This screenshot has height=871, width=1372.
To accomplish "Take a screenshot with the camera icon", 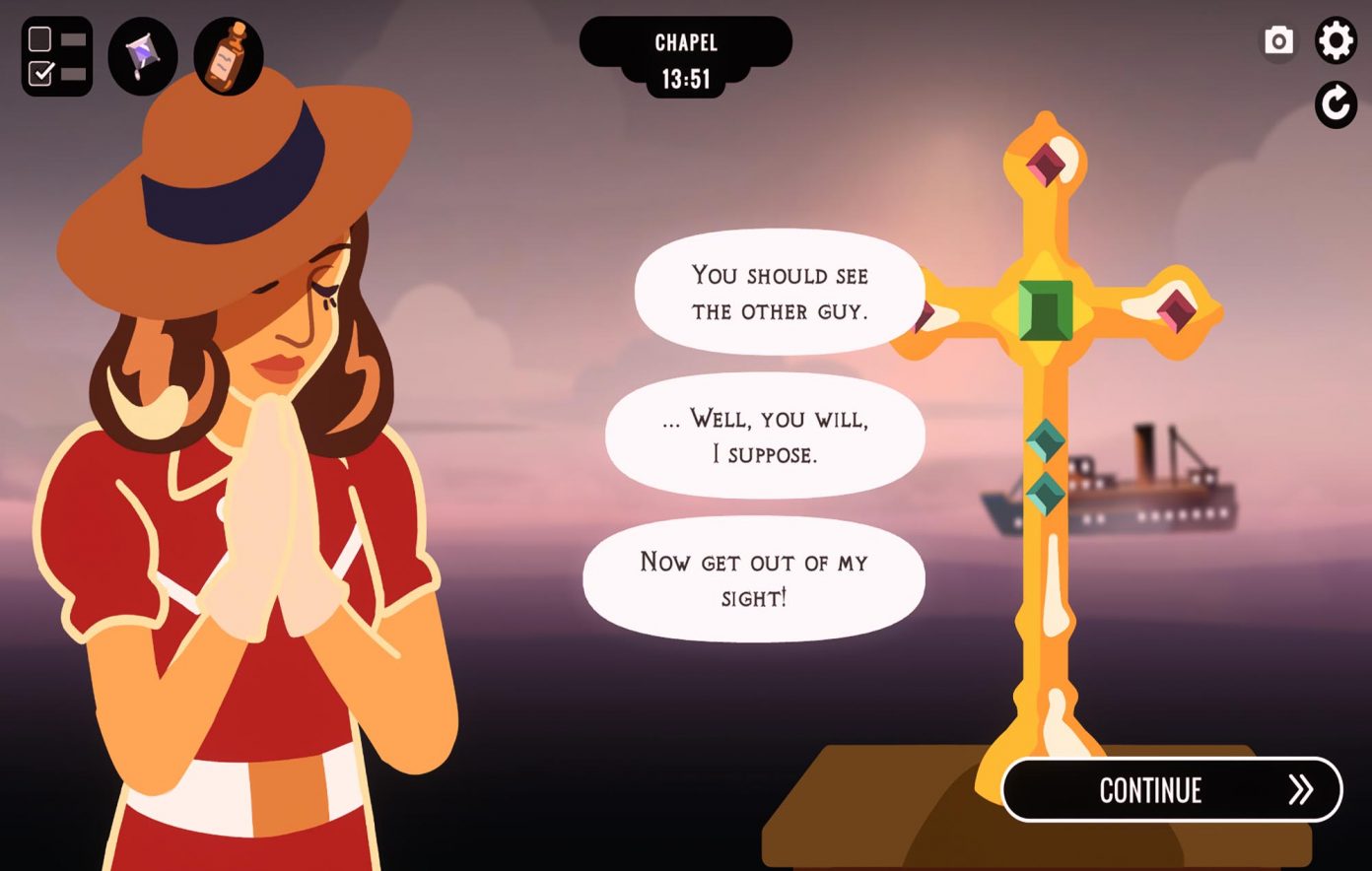I will click(1278, 41).
